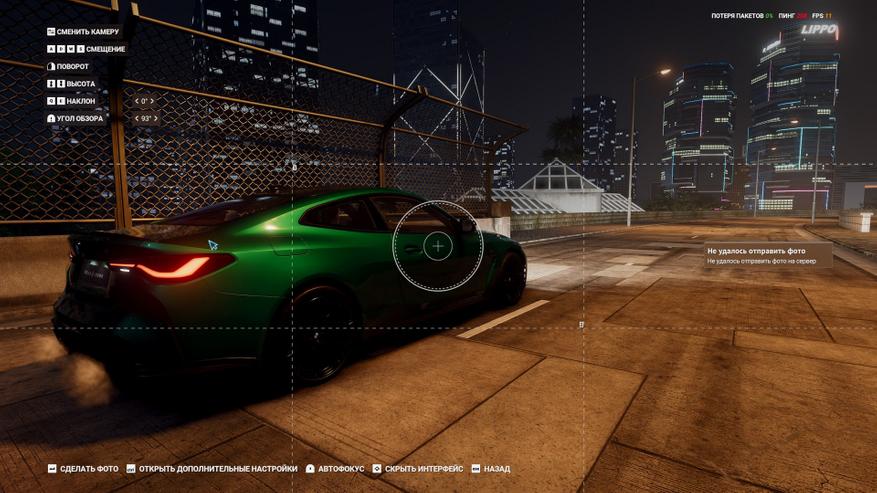This screenshot has width=877, height=493.
Task: Decrease the "Угол обзора" value with left arrow
Action: (136, 118)
